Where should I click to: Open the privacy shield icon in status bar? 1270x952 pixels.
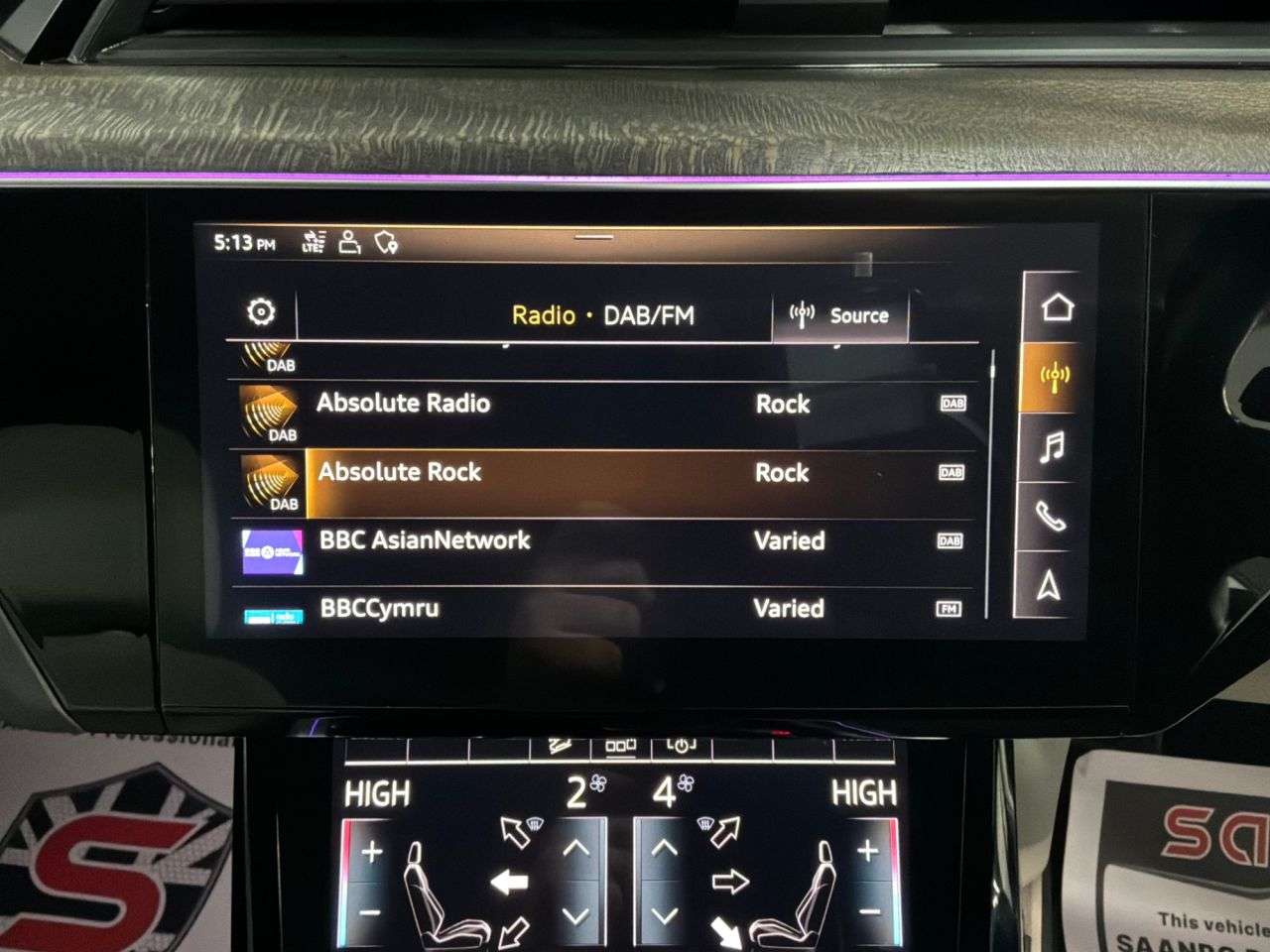pos(386,241)
